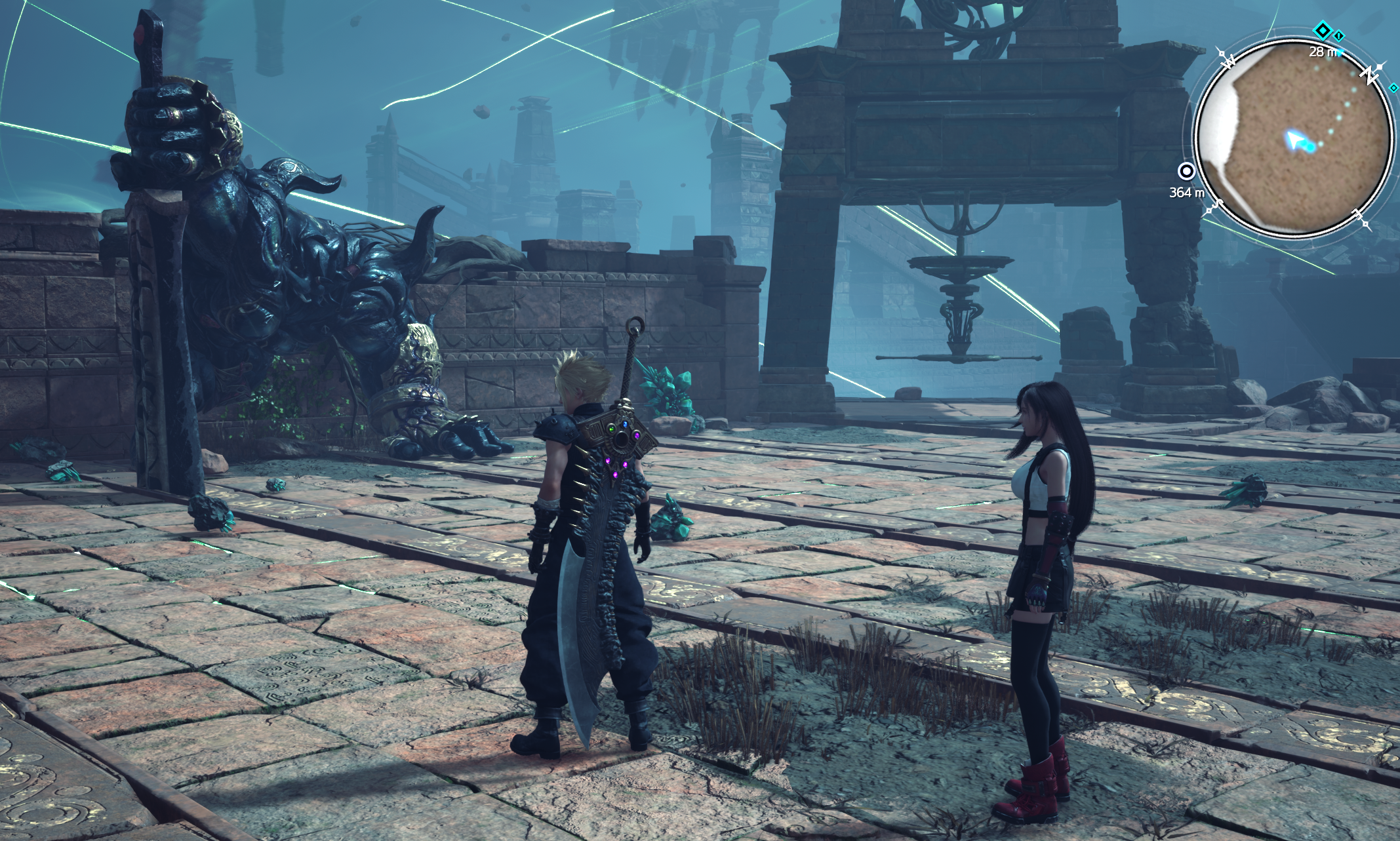Click the large cyan diamond waypoint marker
The height and width of the screenshot is (841, 1400).
[1323, 30]
